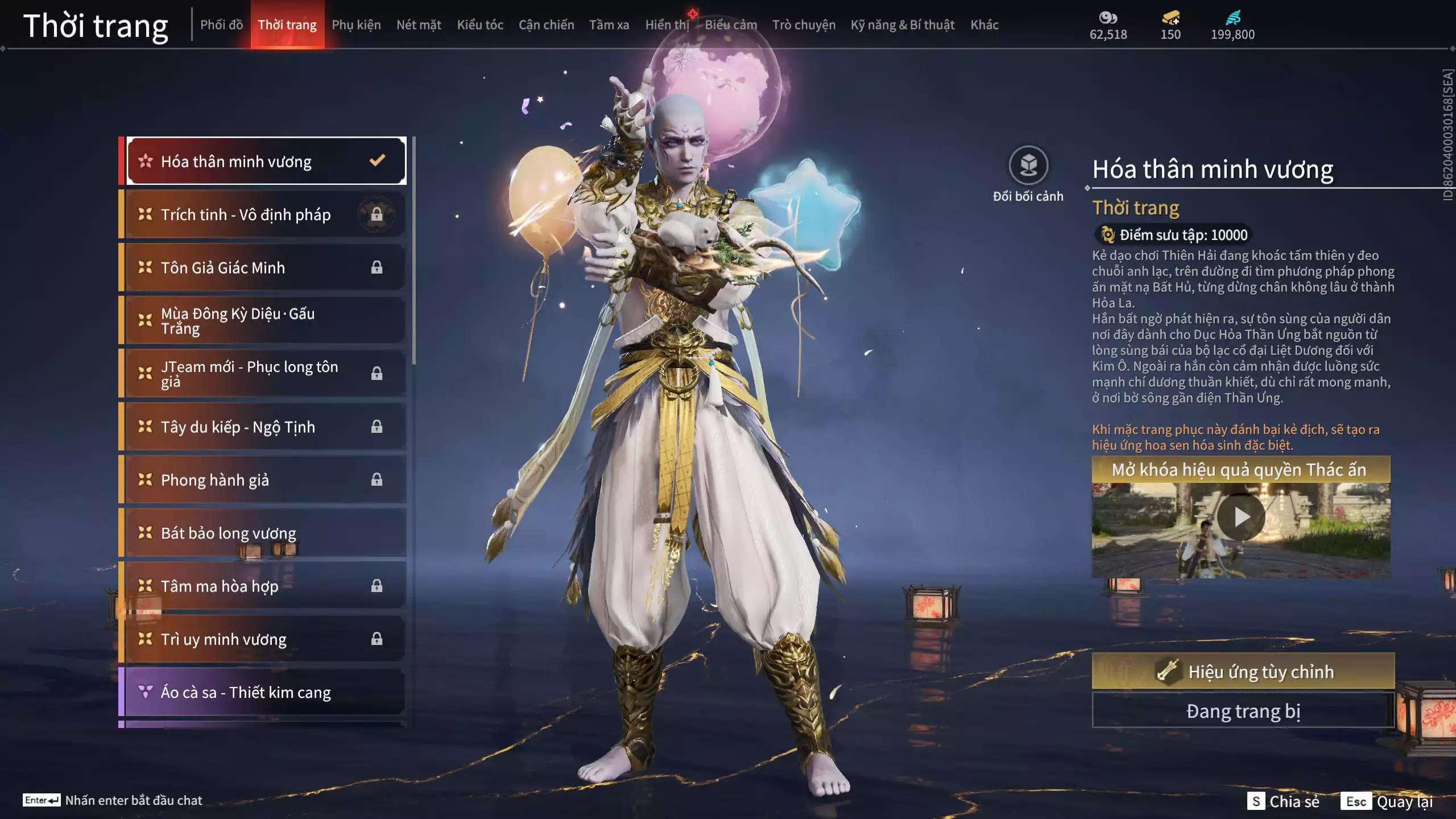Select the Nét mặt tab
1456x819 pixels.
(x=419, y=25)
